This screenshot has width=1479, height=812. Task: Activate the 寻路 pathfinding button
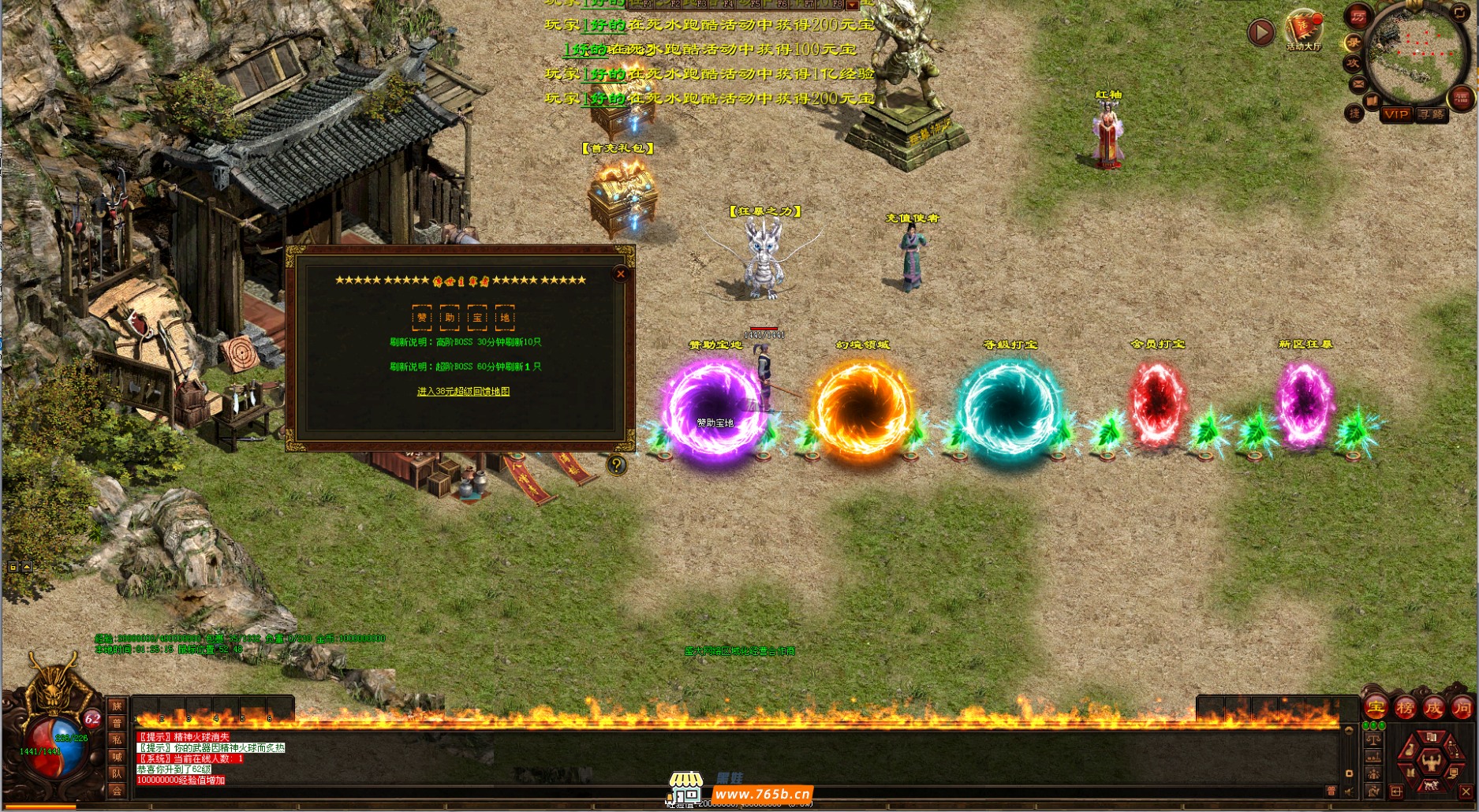coord(1431,114)
